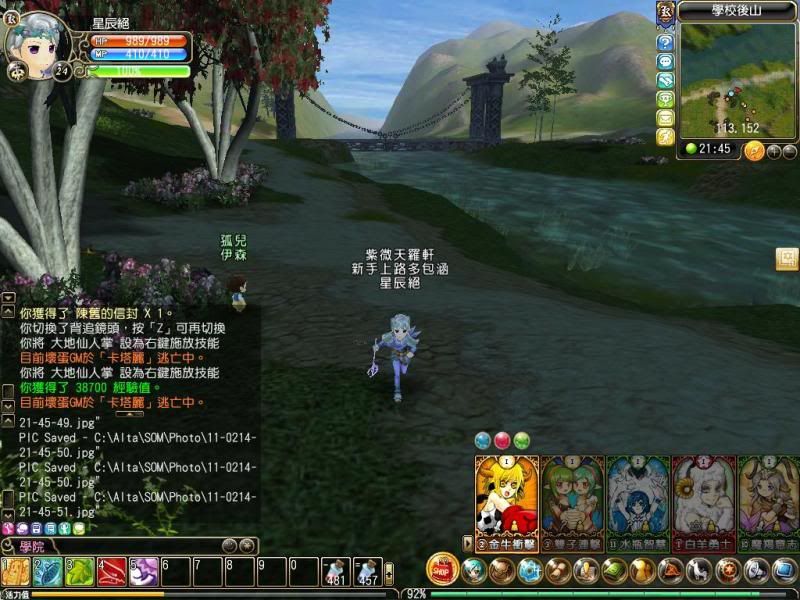Open the speech bubble chat icon
The height and width of the screenshot is (600, 800).
coord(665,62)
